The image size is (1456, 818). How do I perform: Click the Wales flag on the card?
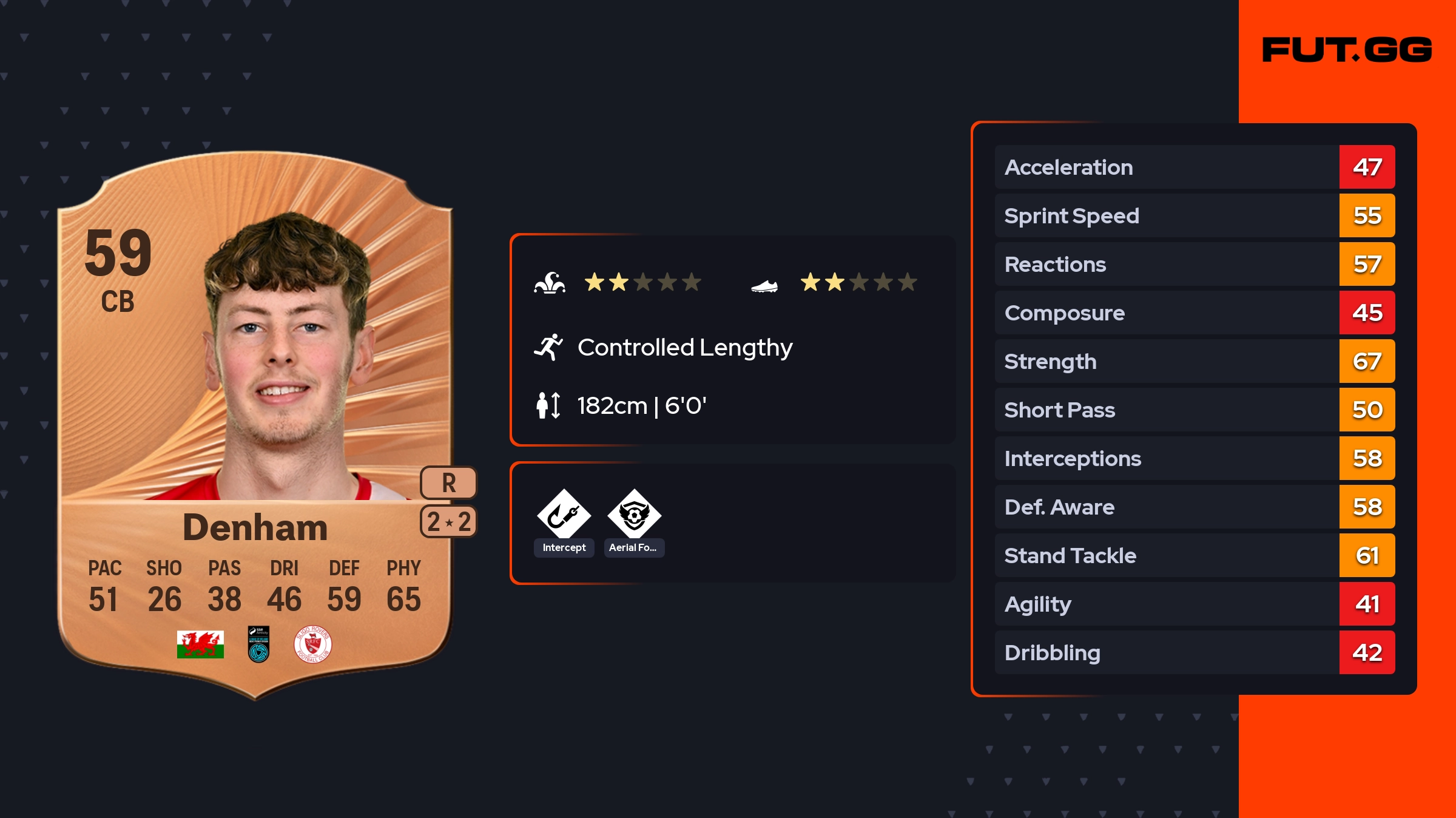point(200,644)
